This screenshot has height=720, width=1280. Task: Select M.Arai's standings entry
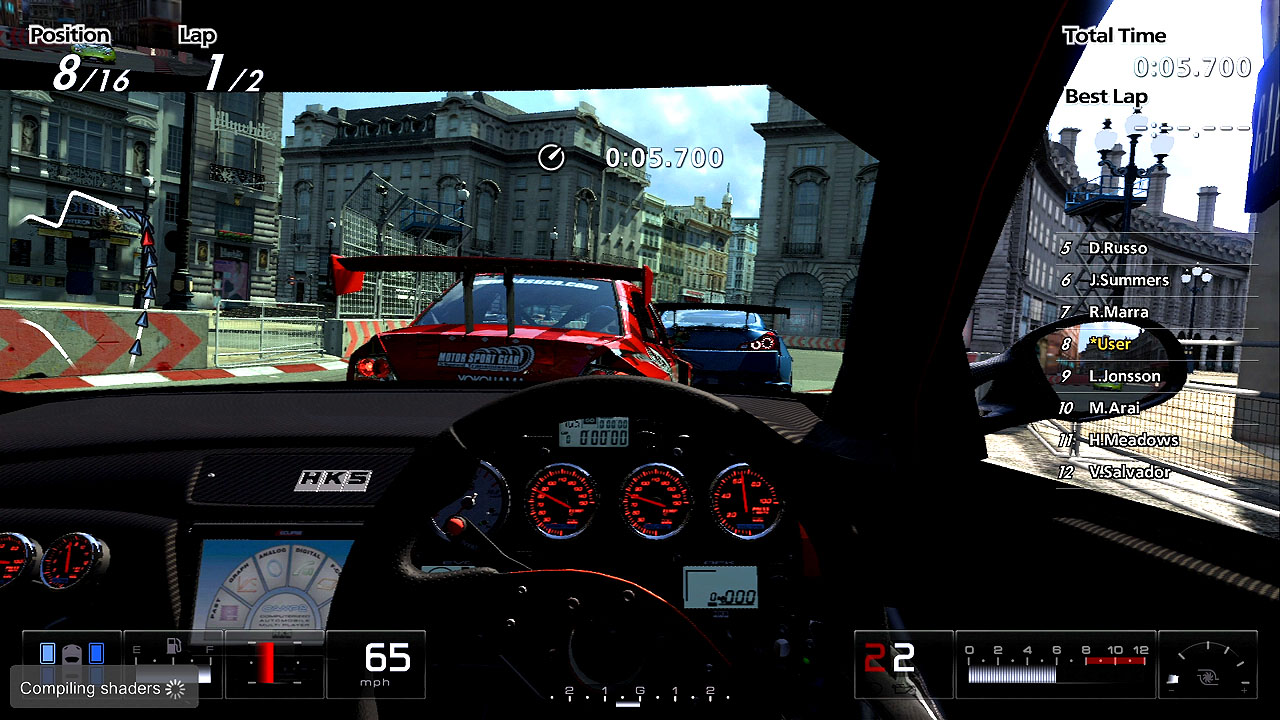[x=1114, y=408]
